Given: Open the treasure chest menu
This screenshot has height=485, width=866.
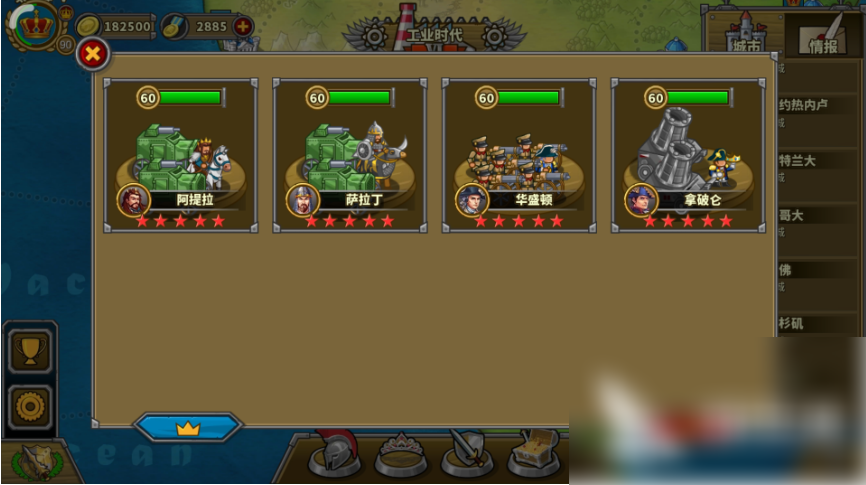Looking at the screenshot, I should [x=533, y=455].
